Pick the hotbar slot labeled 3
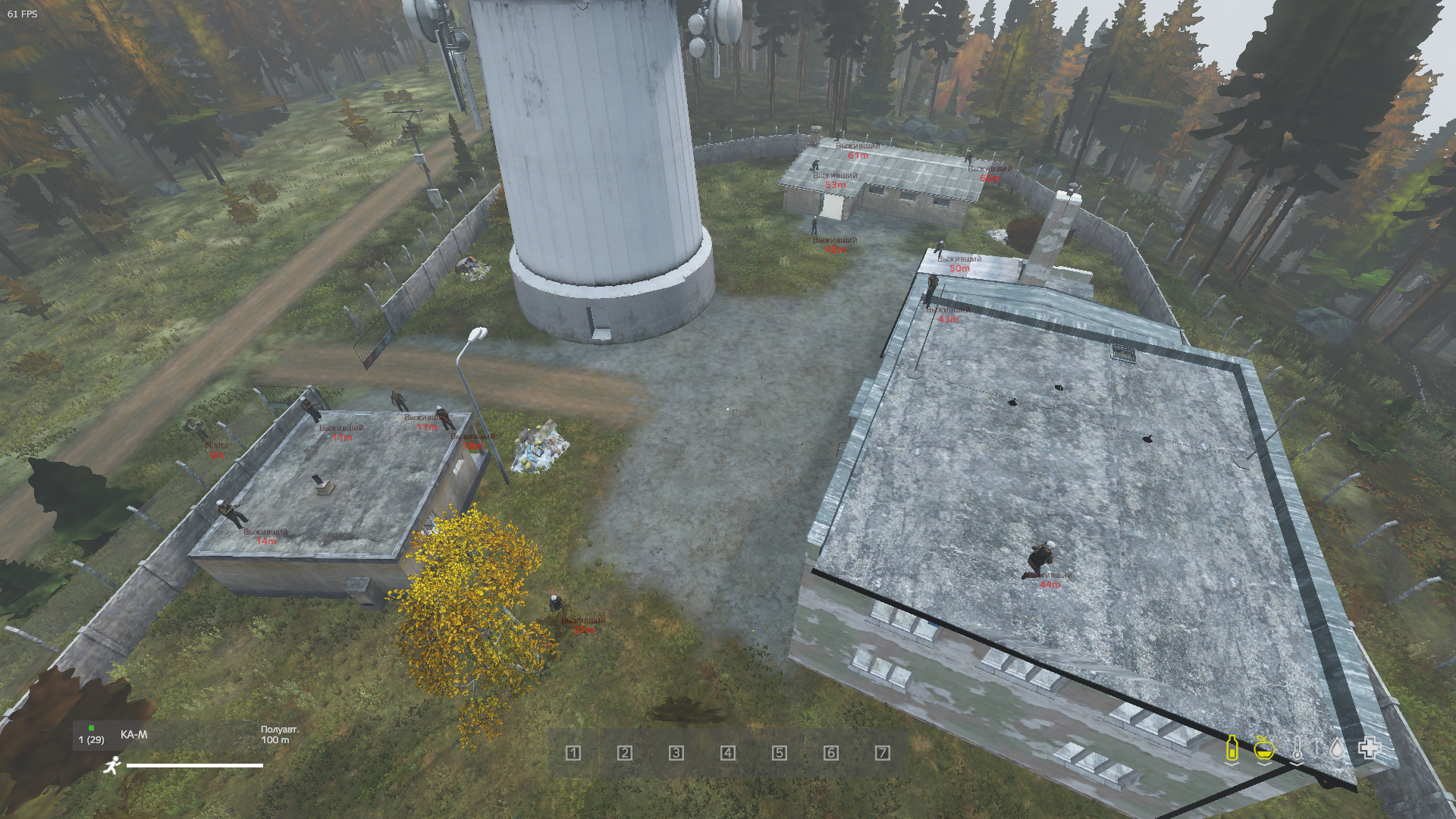This screenshot has height=819, width=1456. [x=676, y=753]
